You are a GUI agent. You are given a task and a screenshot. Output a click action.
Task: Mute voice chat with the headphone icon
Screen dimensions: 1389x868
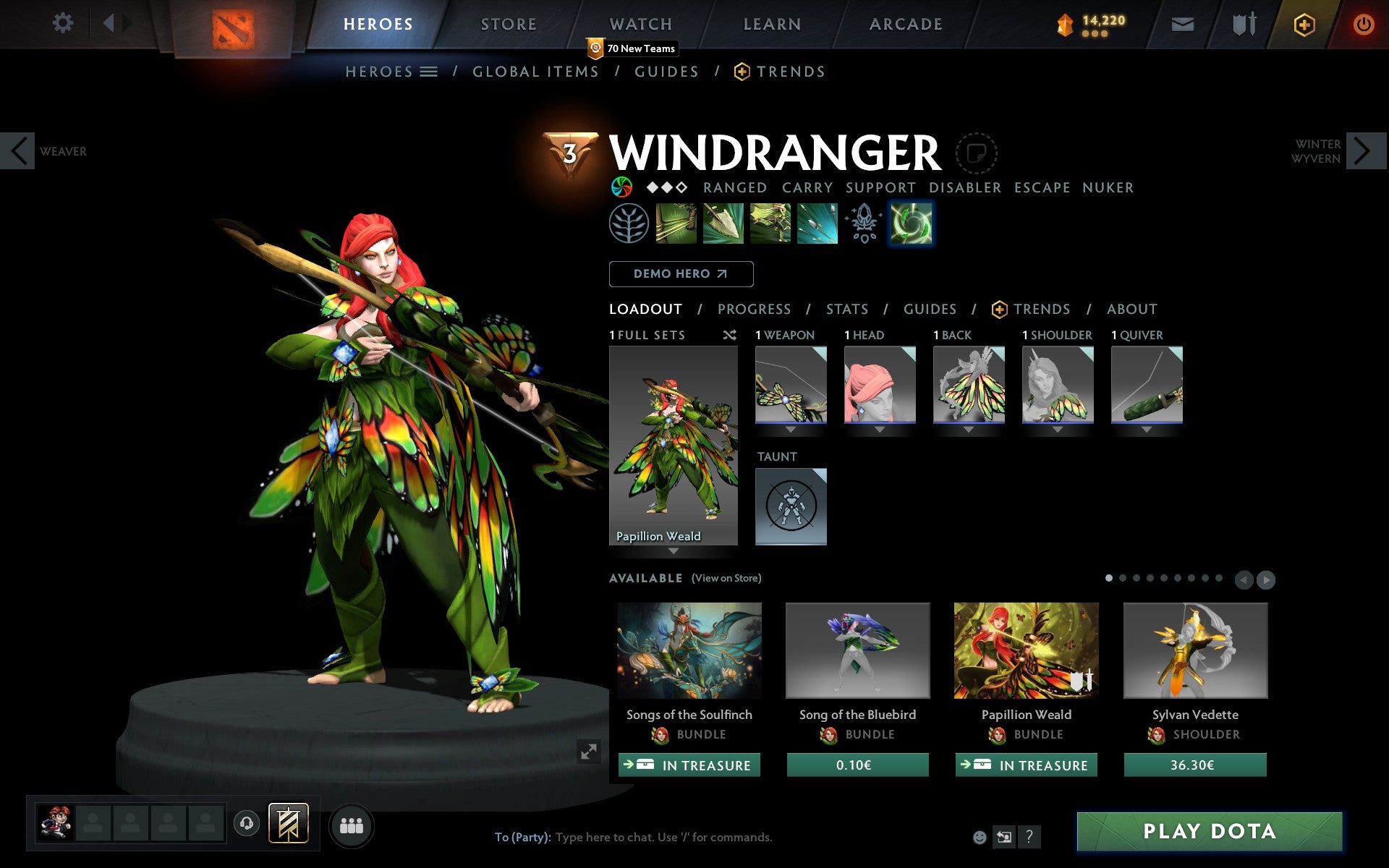tap(246, 822)
